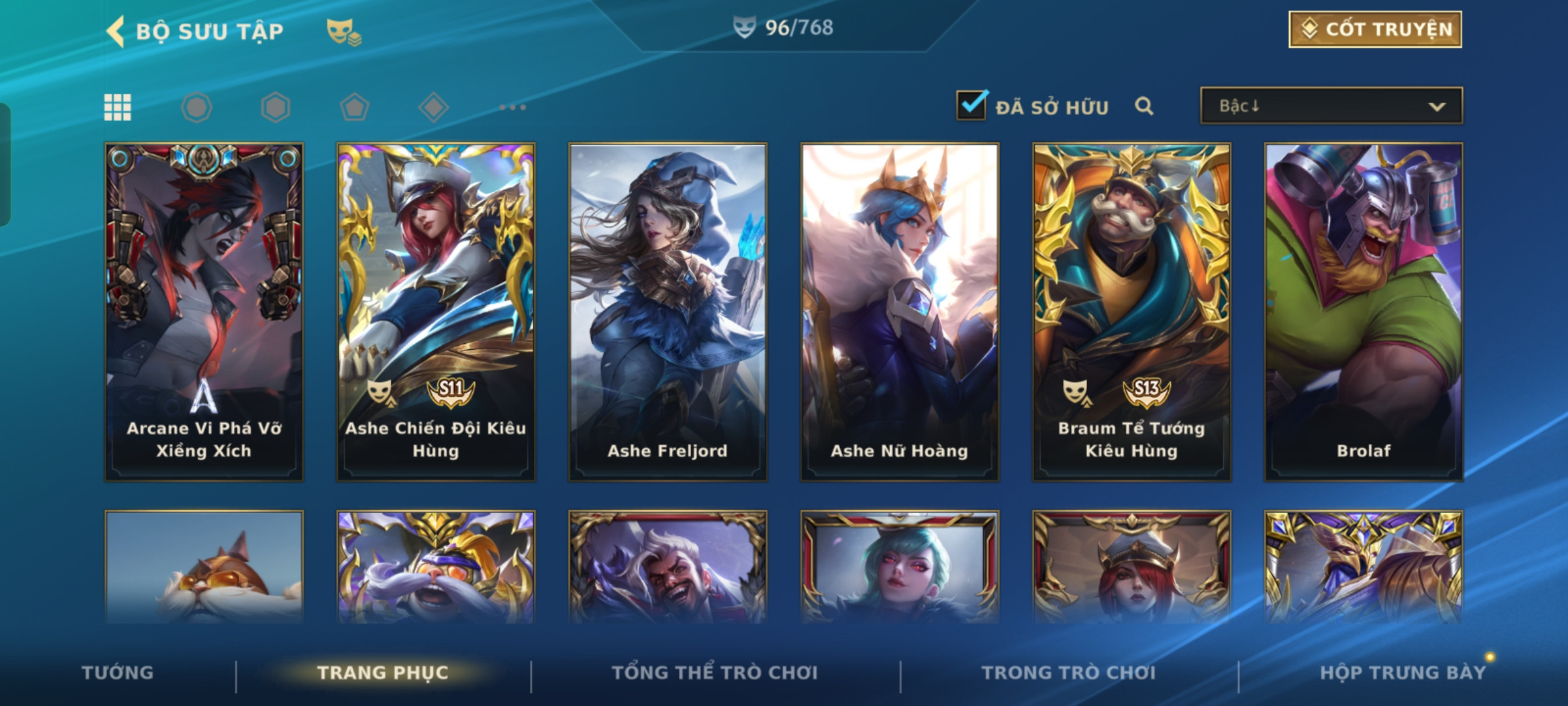1568x706 pixels.
Task: Toggle the Đã Sở Hữu checkbox
Action: pyautogui.click(x=972, y=105)
